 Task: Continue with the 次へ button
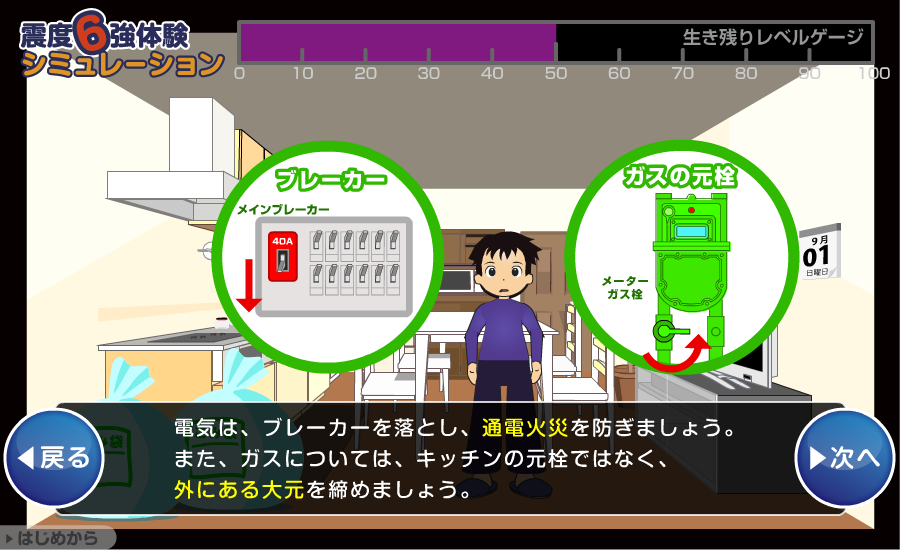click(x=844, y=458)
